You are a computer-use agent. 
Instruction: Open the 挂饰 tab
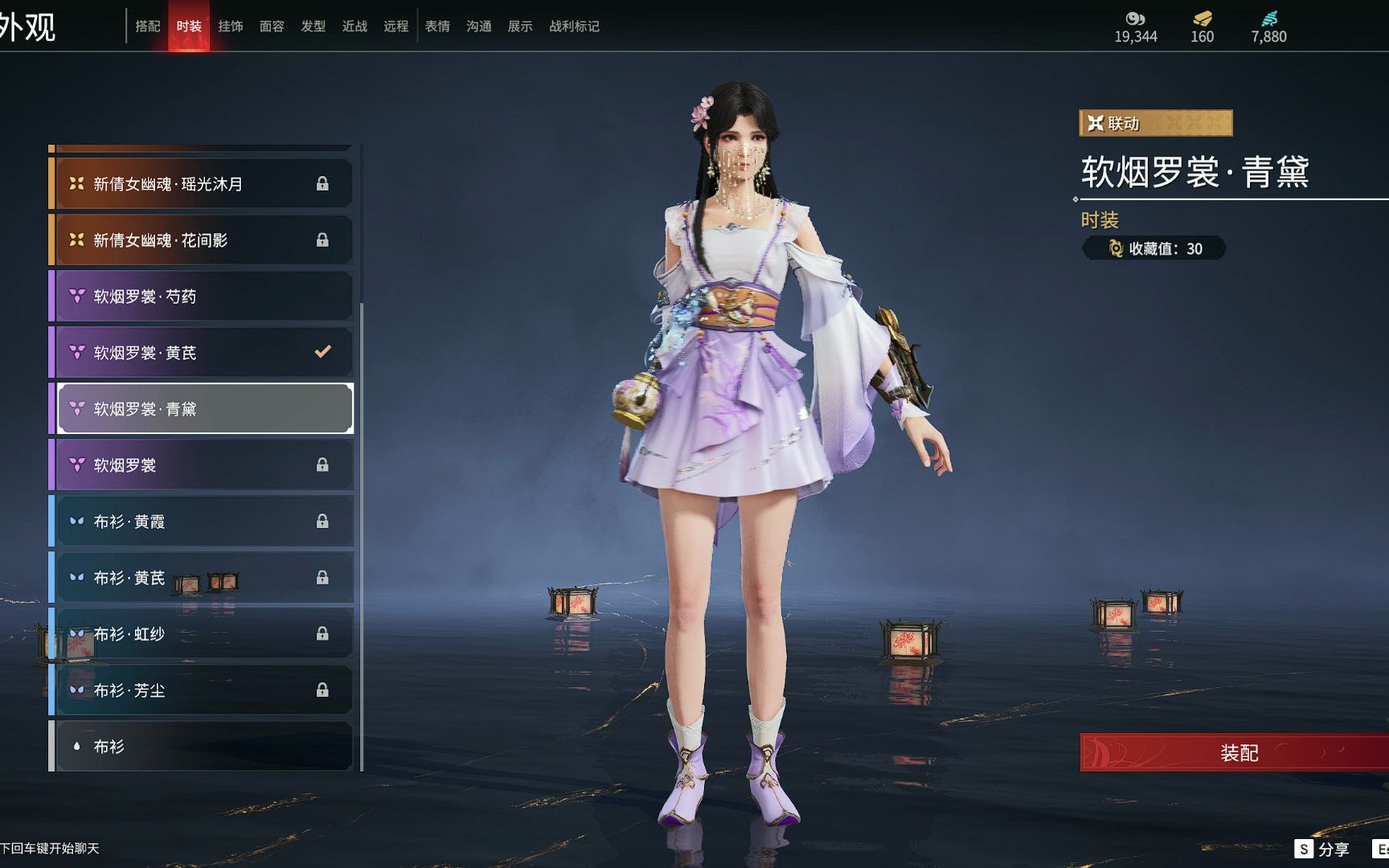pos(231,26)
